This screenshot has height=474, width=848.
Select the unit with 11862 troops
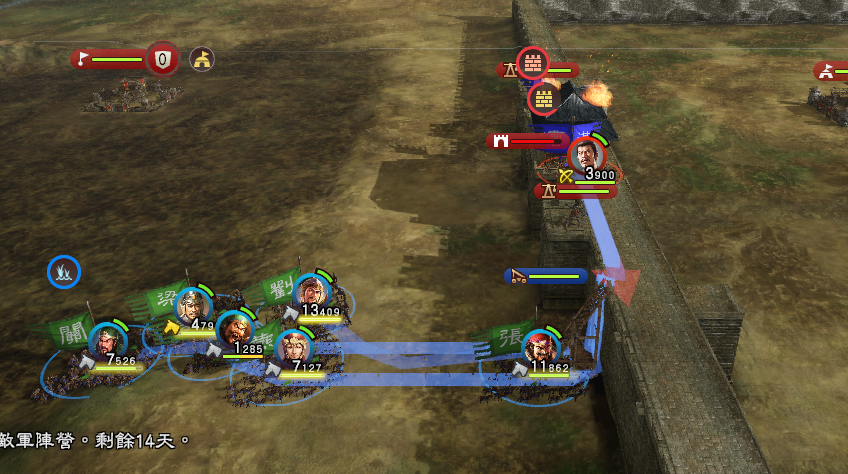pos(541,347)
